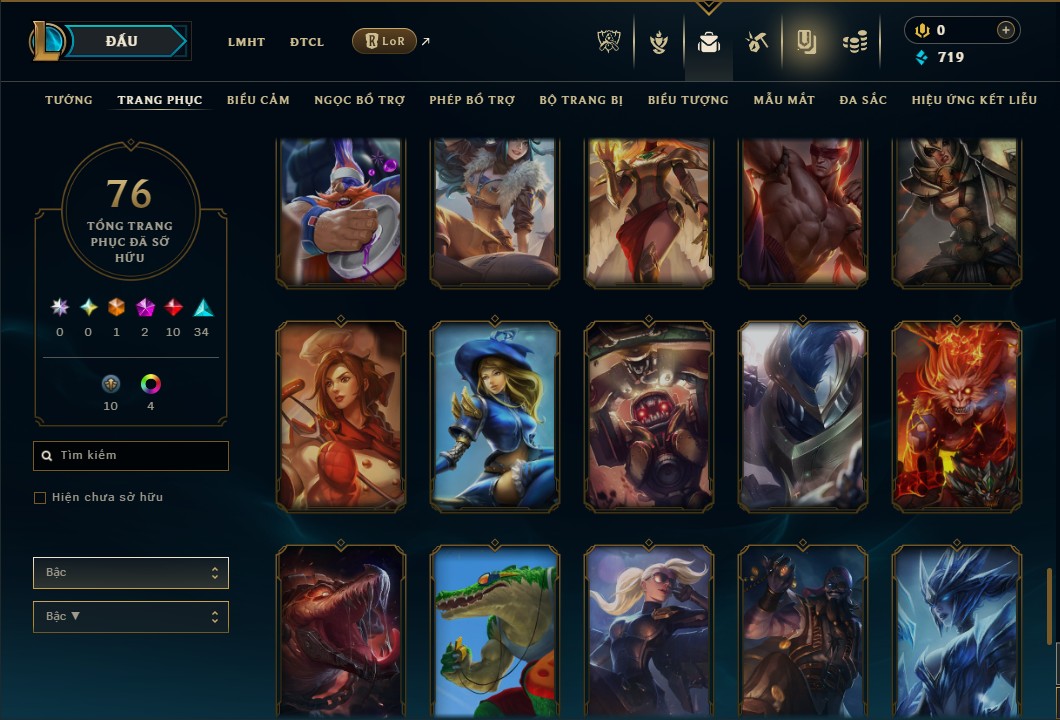Click the Tìm kiếm search box

point(131,456)
